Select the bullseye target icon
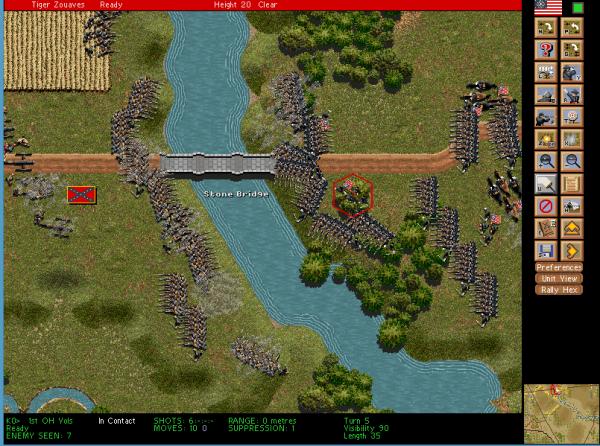 click(x=572, y=117)
